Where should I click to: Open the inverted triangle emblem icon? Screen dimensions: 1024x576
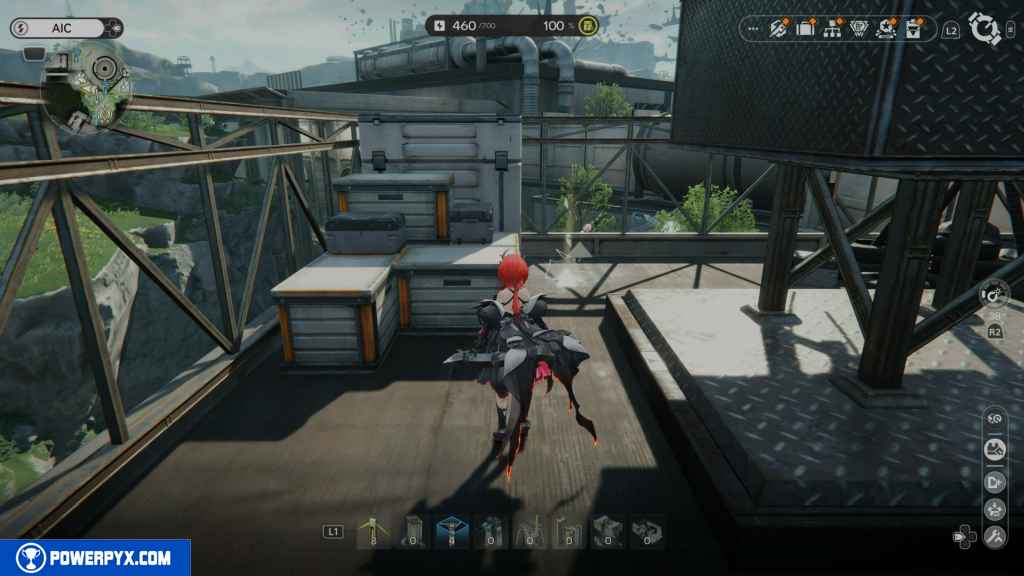(x=858, y=28)
